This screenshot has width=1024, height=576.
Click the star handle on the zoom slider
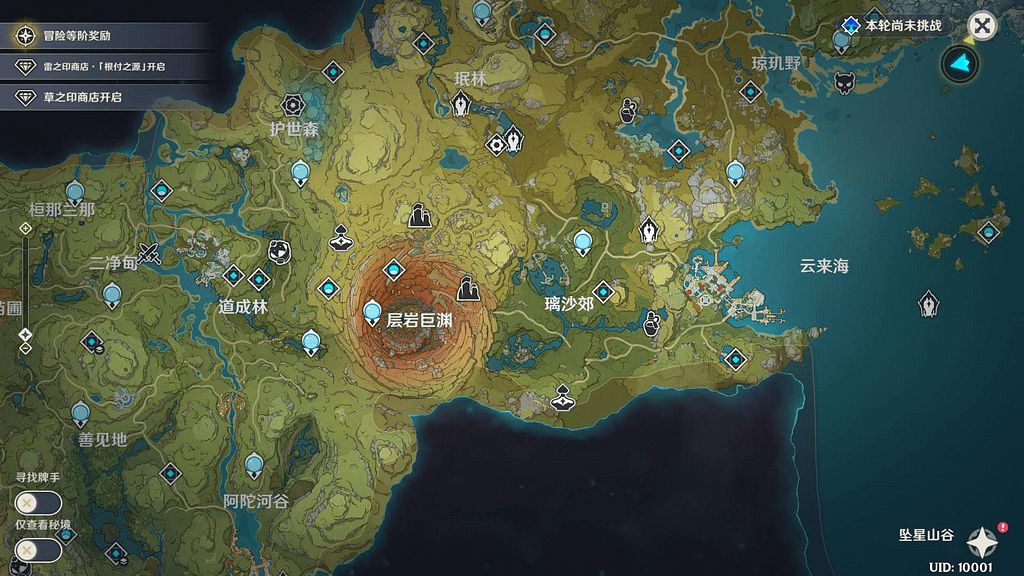pyautogui.click(x=26, y=334)
